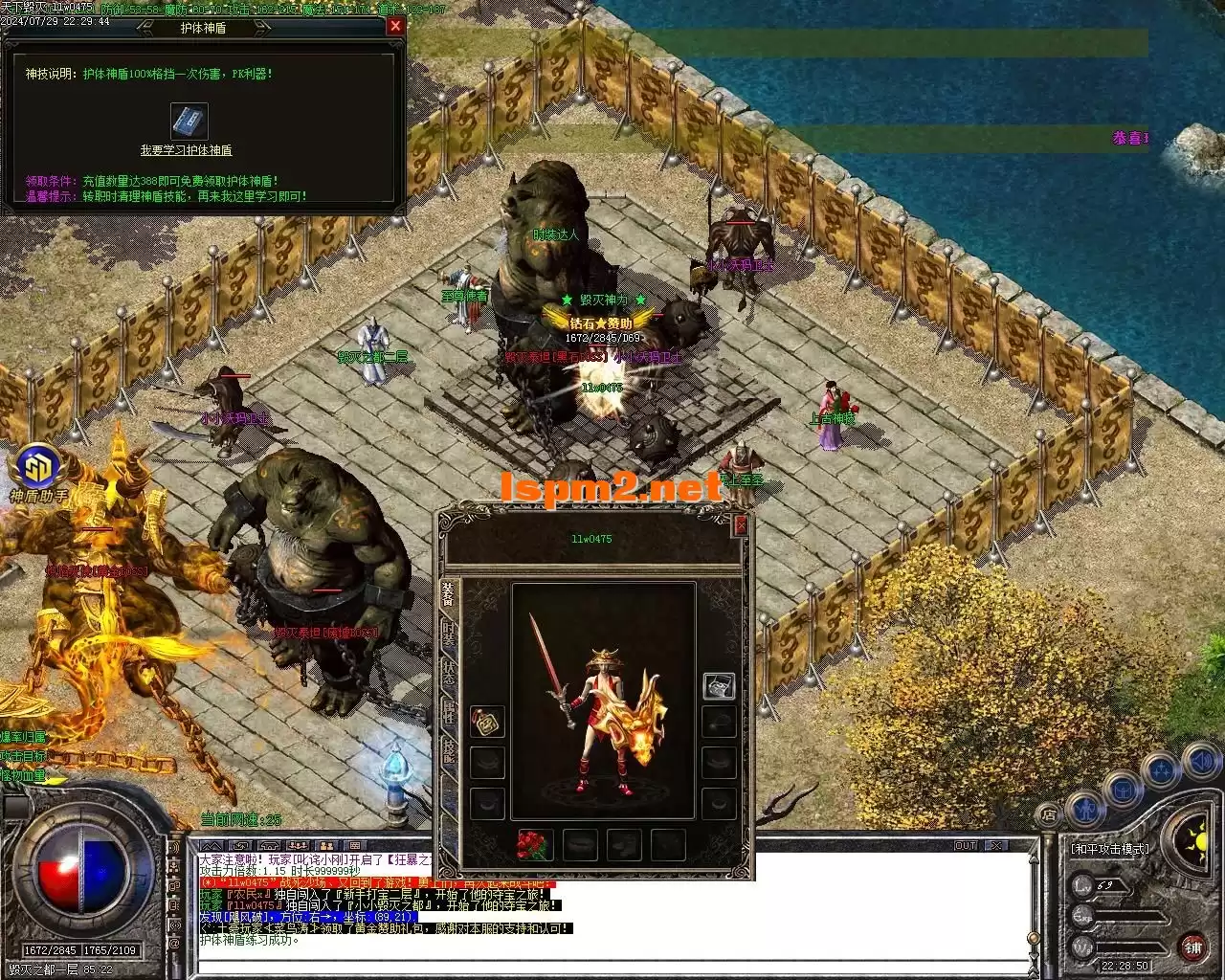Screen dimensions: 1225x980
Task: Open the 神盾助手 helper icon
Action: [x=38, y=468]
